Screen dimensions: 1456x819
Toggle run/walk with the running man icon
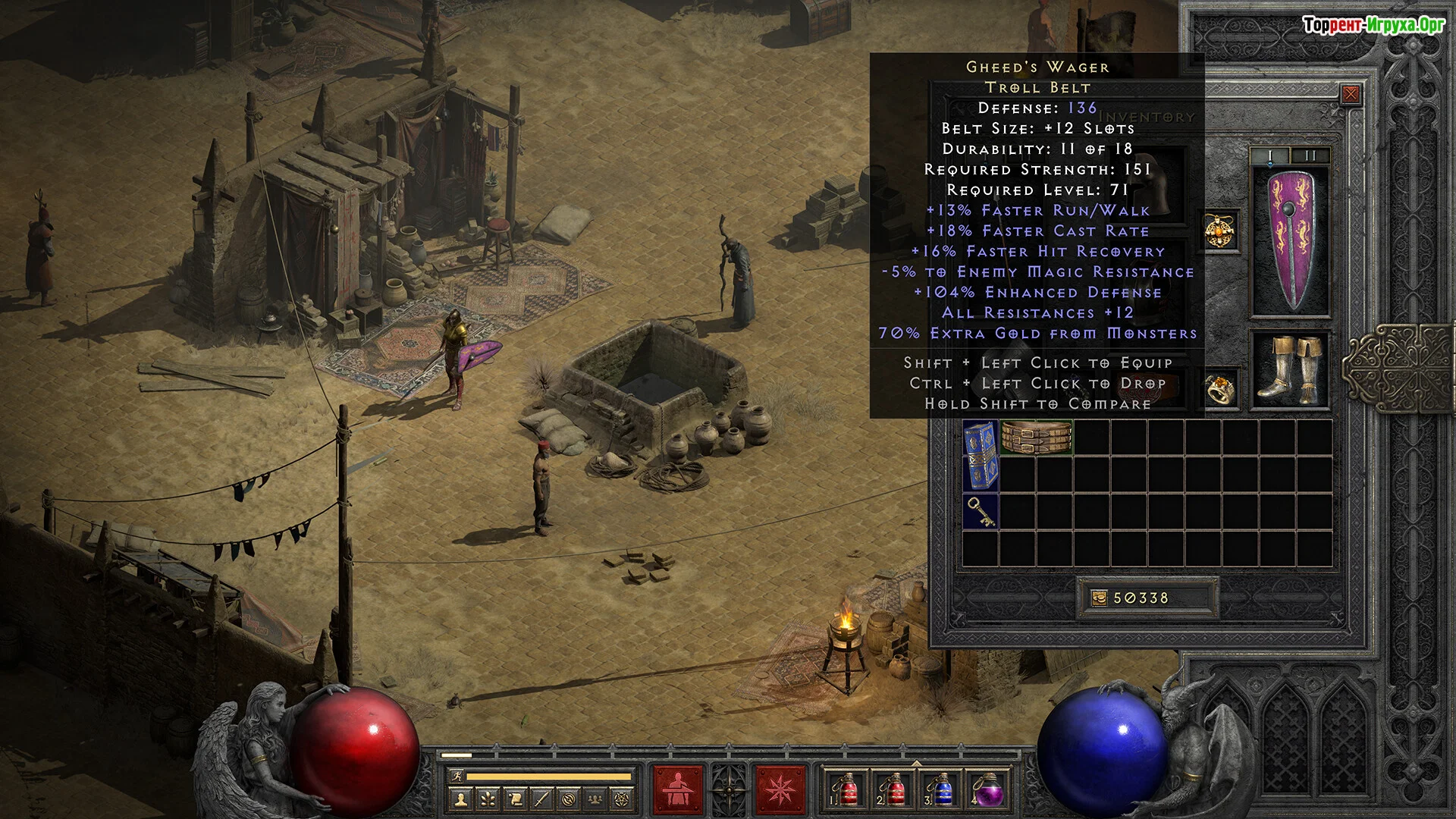tap(456, 776)
